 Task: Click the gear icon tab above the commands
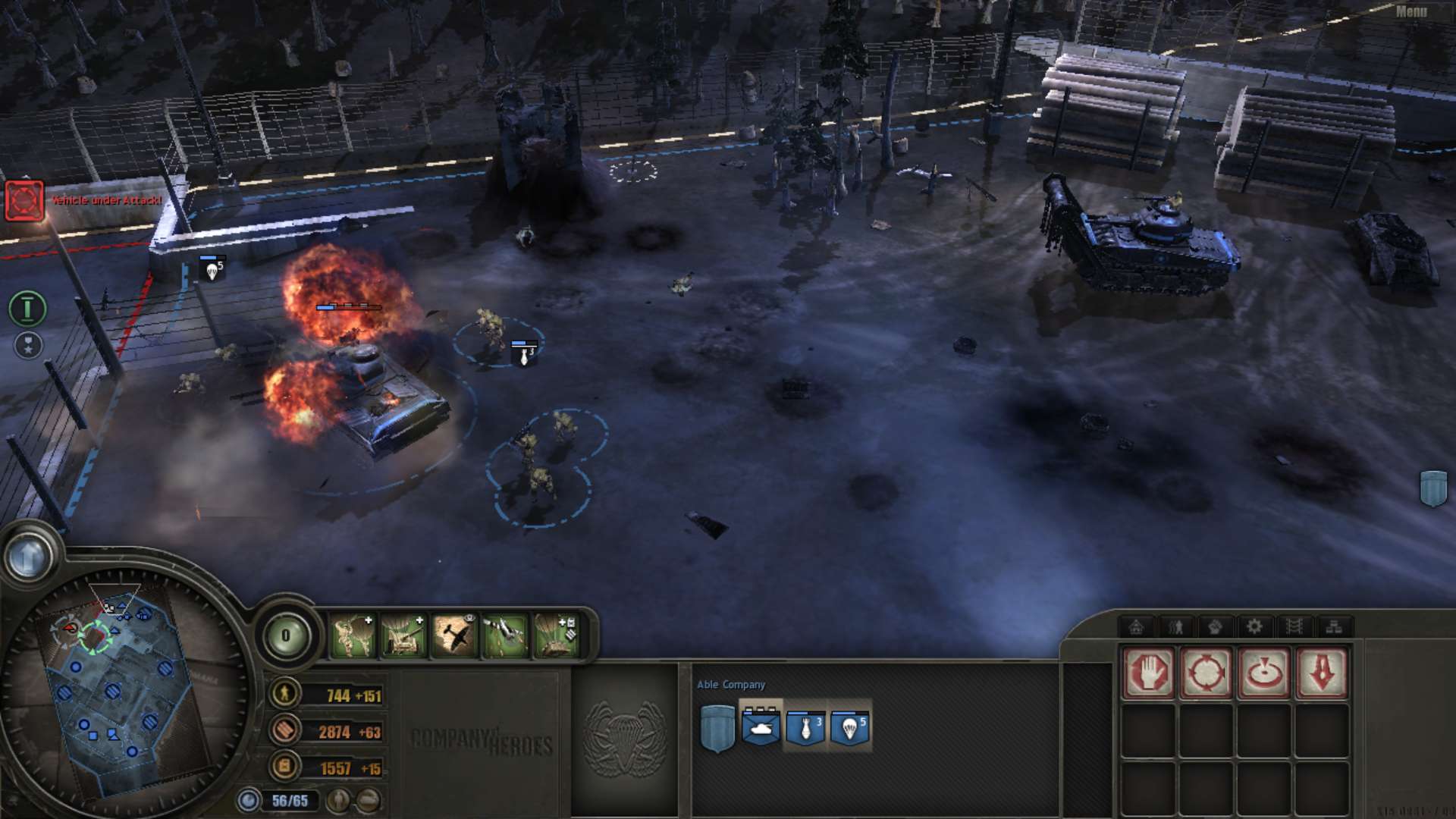click(x=1254, y=626)
